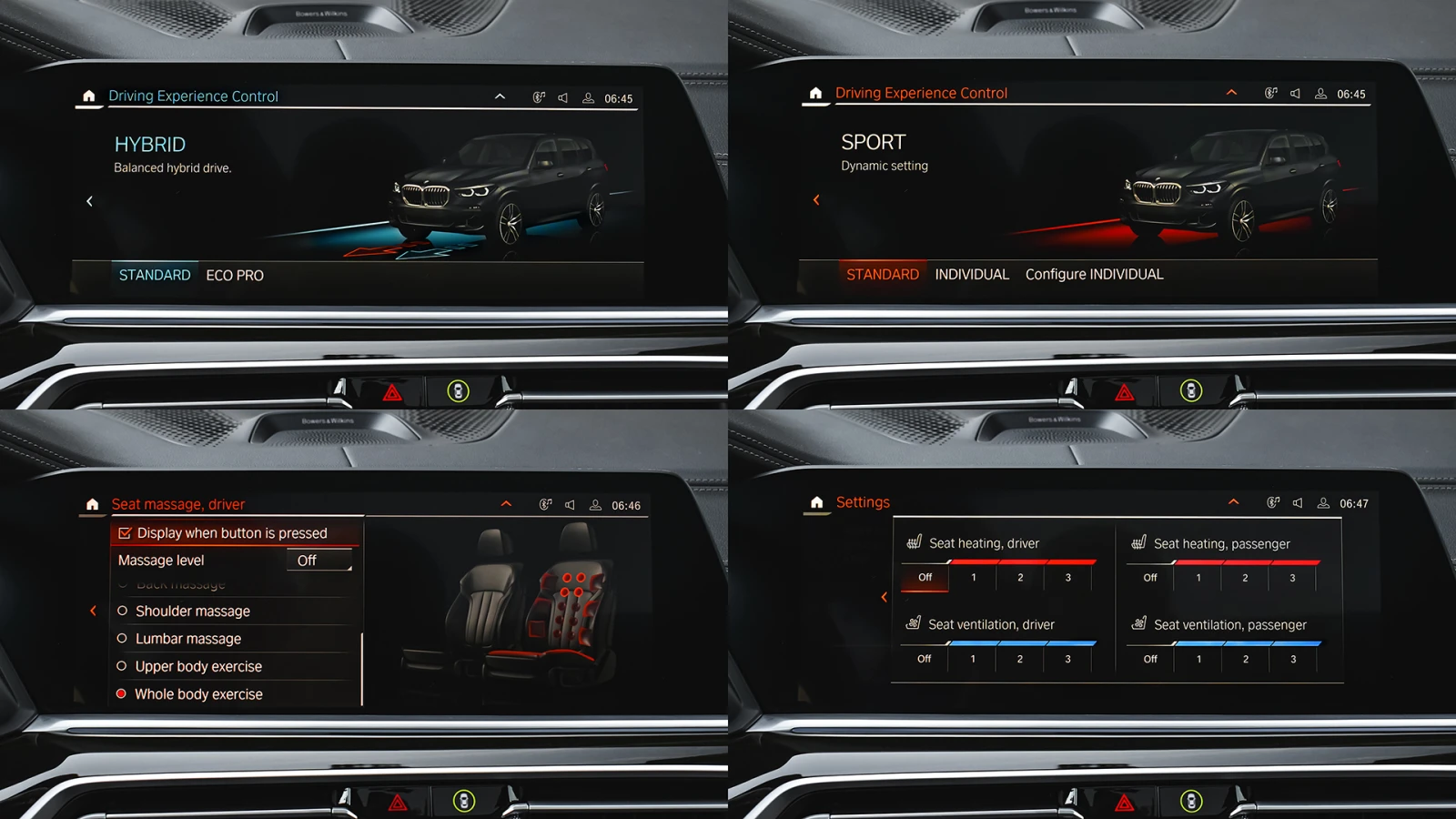Expand the chevron on the HYBRID screen header
Screen dimensions: 1456x819
pyautogui.click(x=500, y=96)
